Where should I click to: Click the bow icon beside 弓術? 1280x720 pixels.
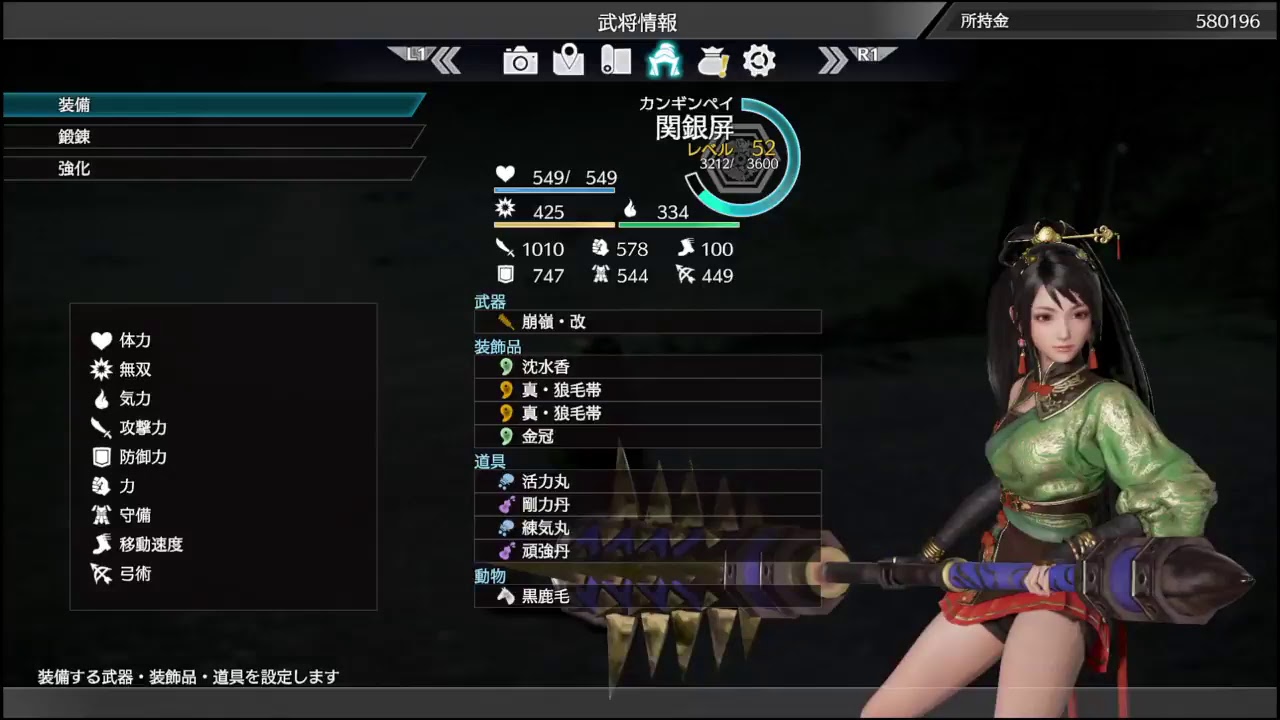click(101, 574)
